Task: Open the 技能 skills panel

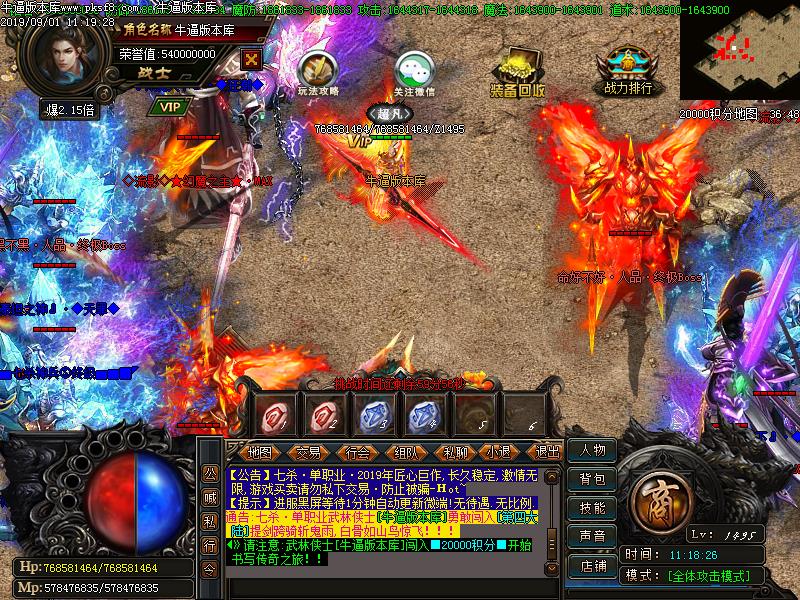Action: [592, 508]
